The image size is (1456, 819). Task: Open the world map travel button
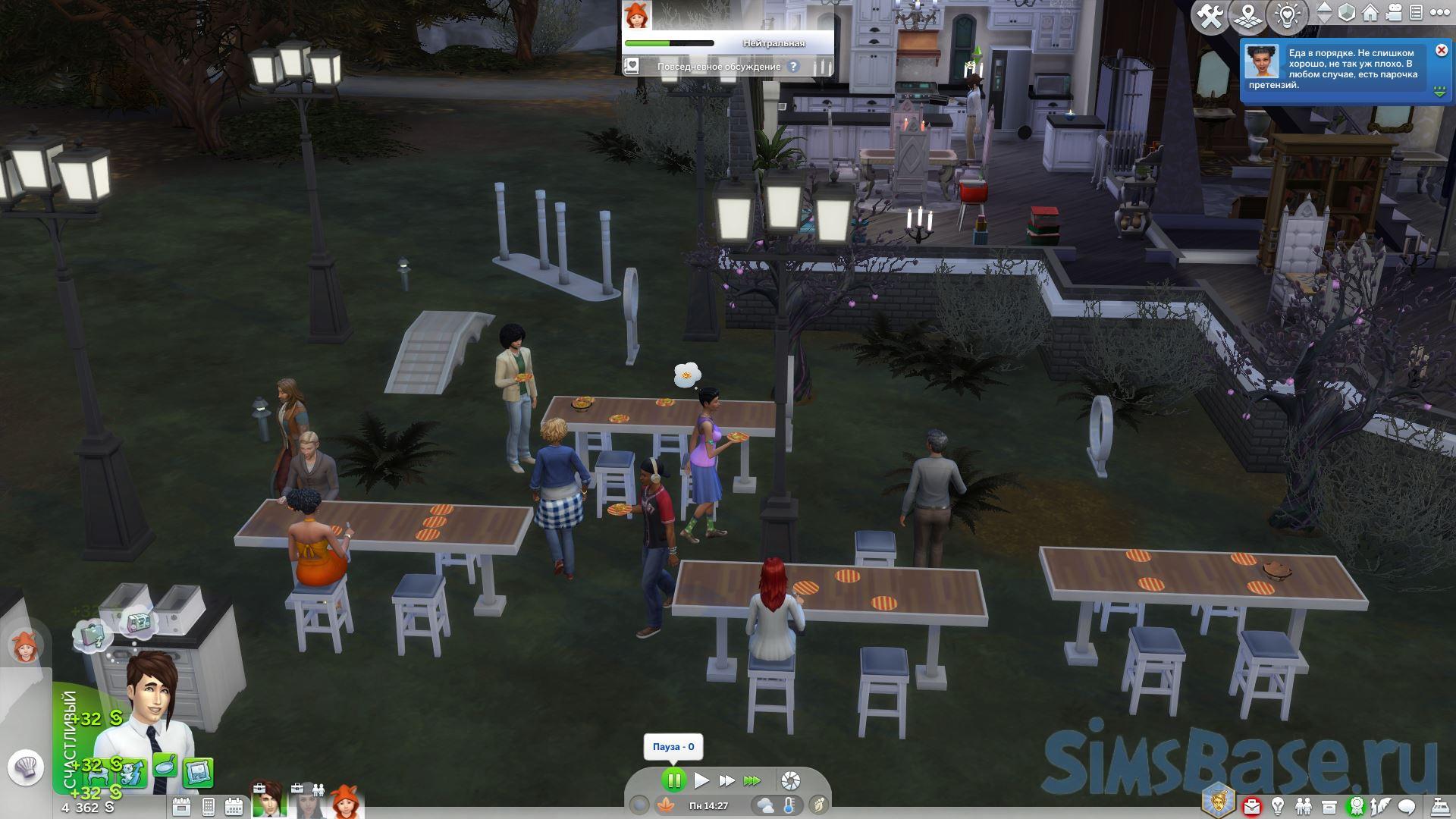pyautogui.click(x=1247, y=17)
